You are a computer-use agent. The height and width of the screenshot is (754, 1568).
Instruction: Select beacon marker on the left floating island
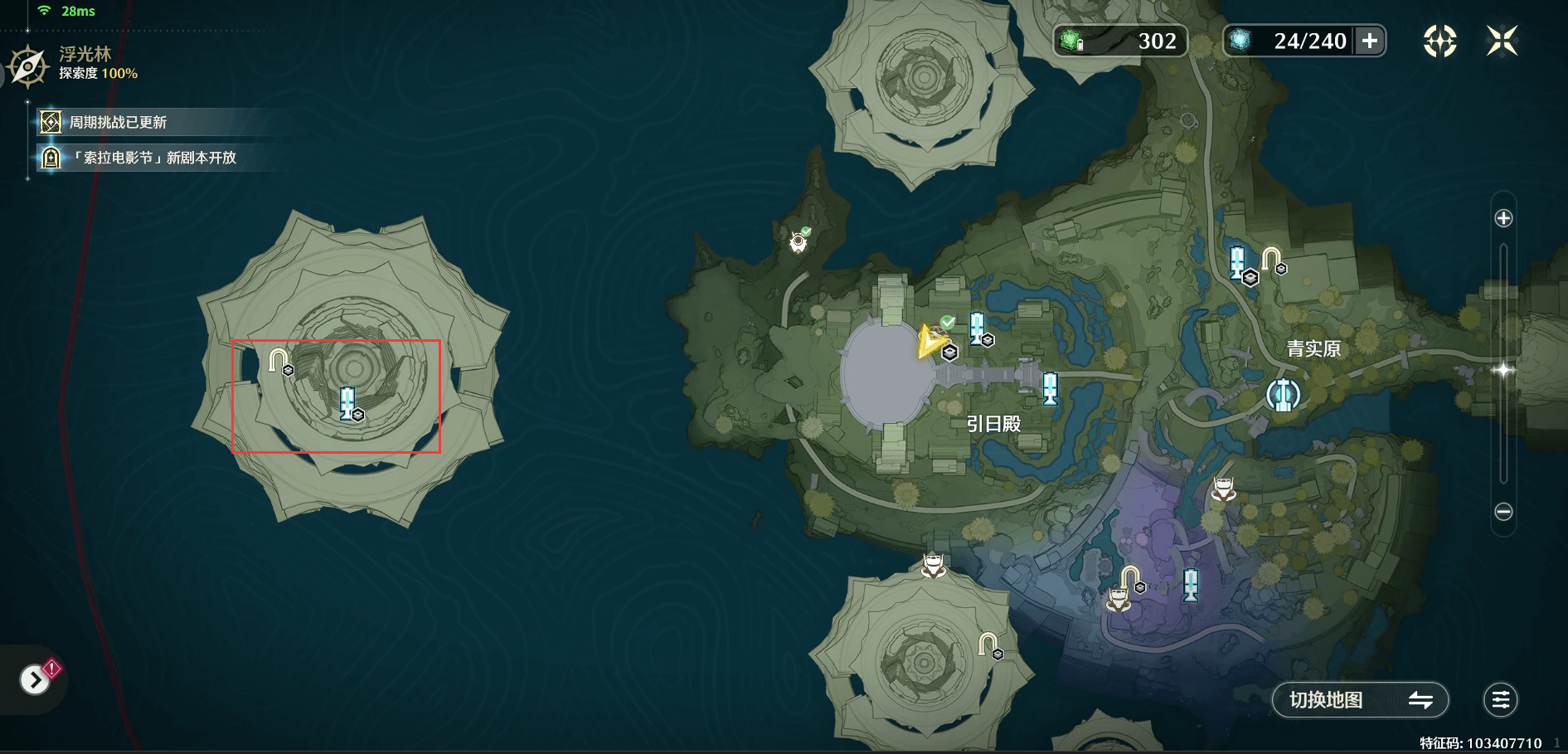(348, 402)
